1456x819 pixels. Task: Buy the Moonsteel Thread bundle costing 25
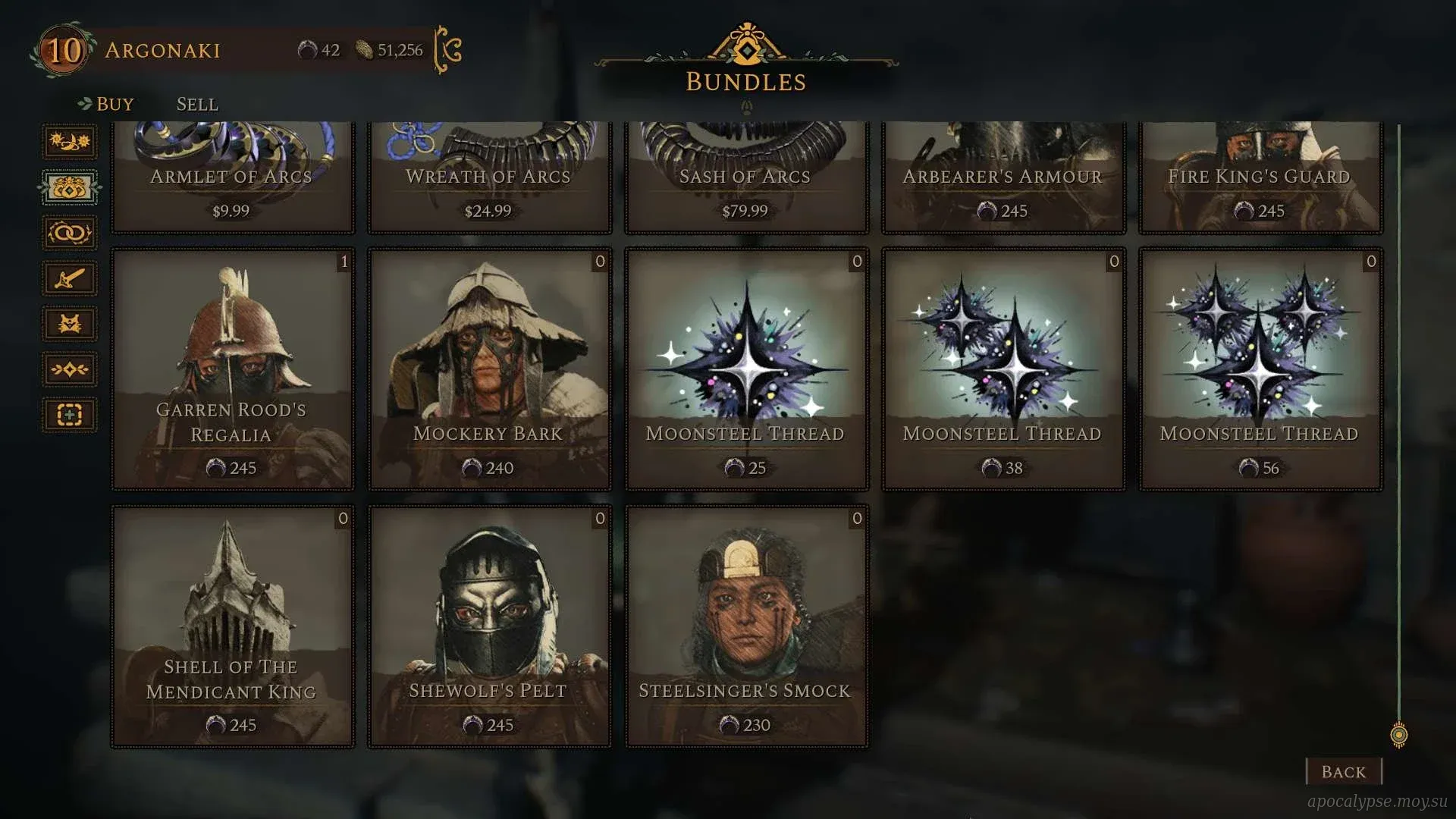coord(746,369)
